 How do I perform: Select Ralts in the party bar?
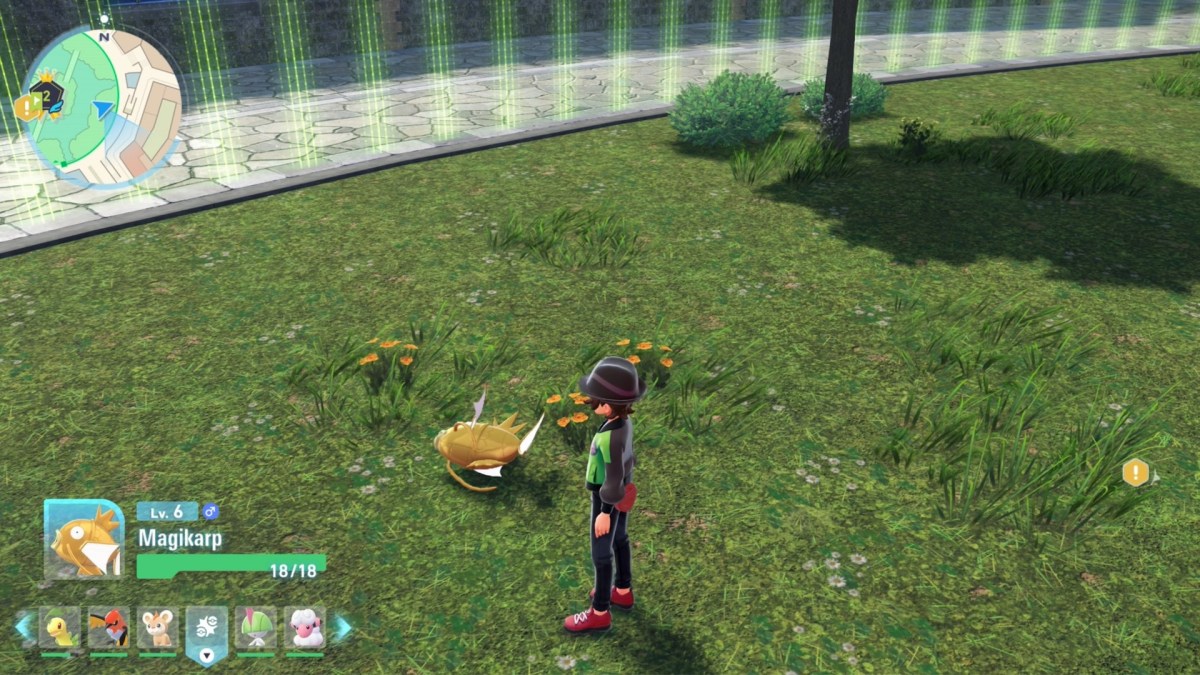click(256, 628)
